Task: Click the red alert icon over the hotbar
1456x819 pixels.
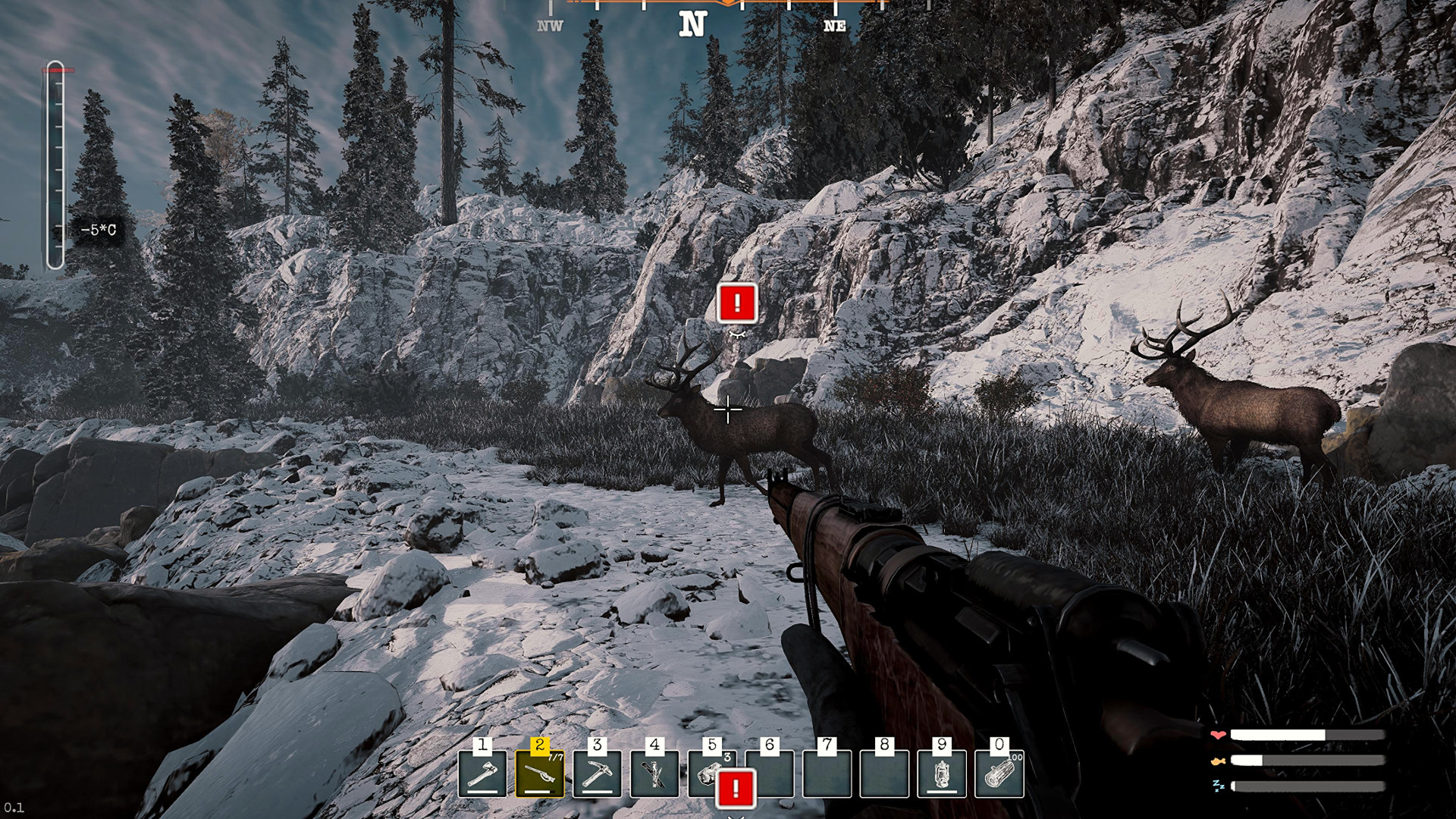Action: pos(736,789)
